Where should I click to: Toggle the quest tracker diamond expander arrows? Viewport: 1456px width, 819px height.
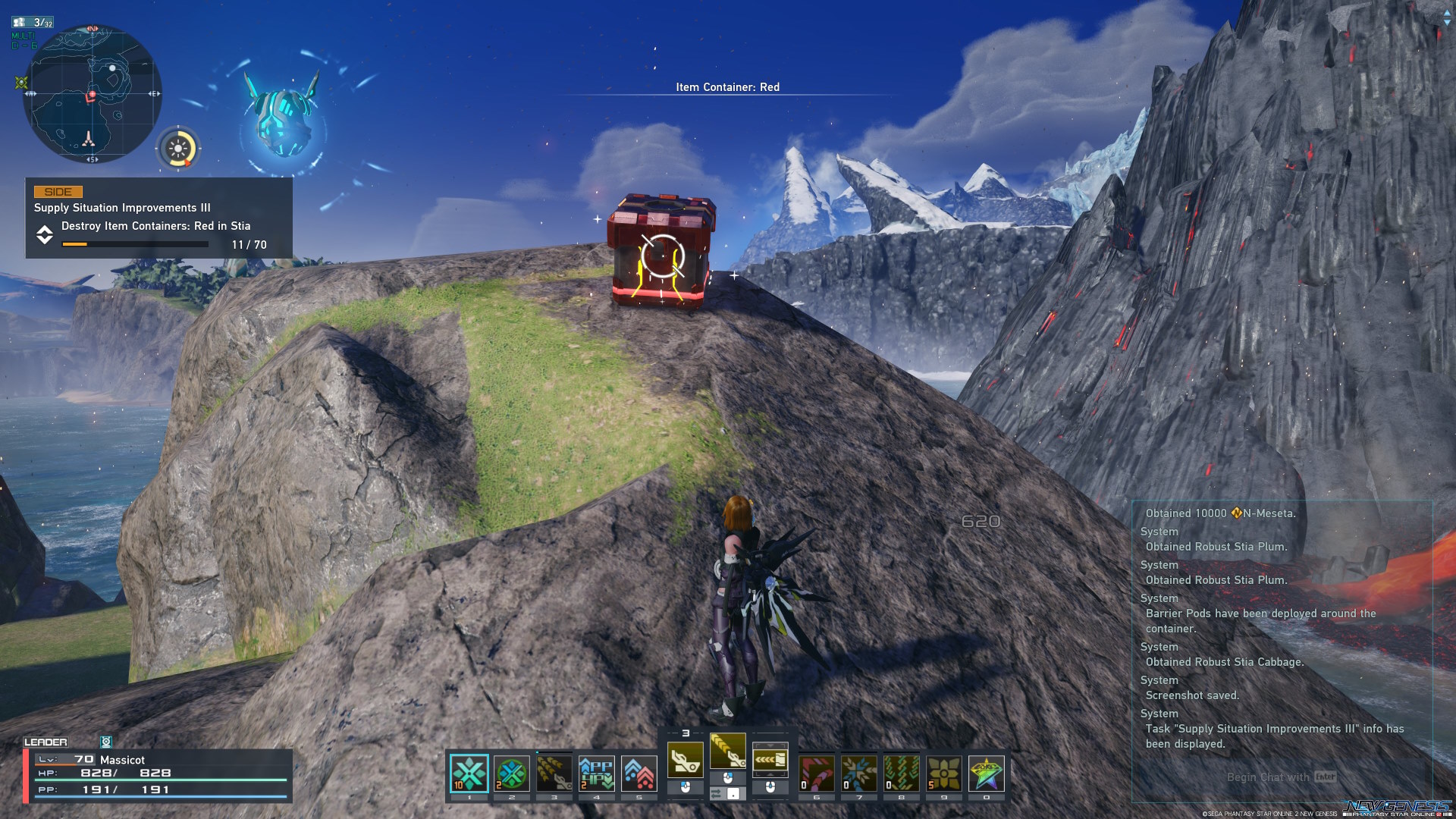pos(45,235)
